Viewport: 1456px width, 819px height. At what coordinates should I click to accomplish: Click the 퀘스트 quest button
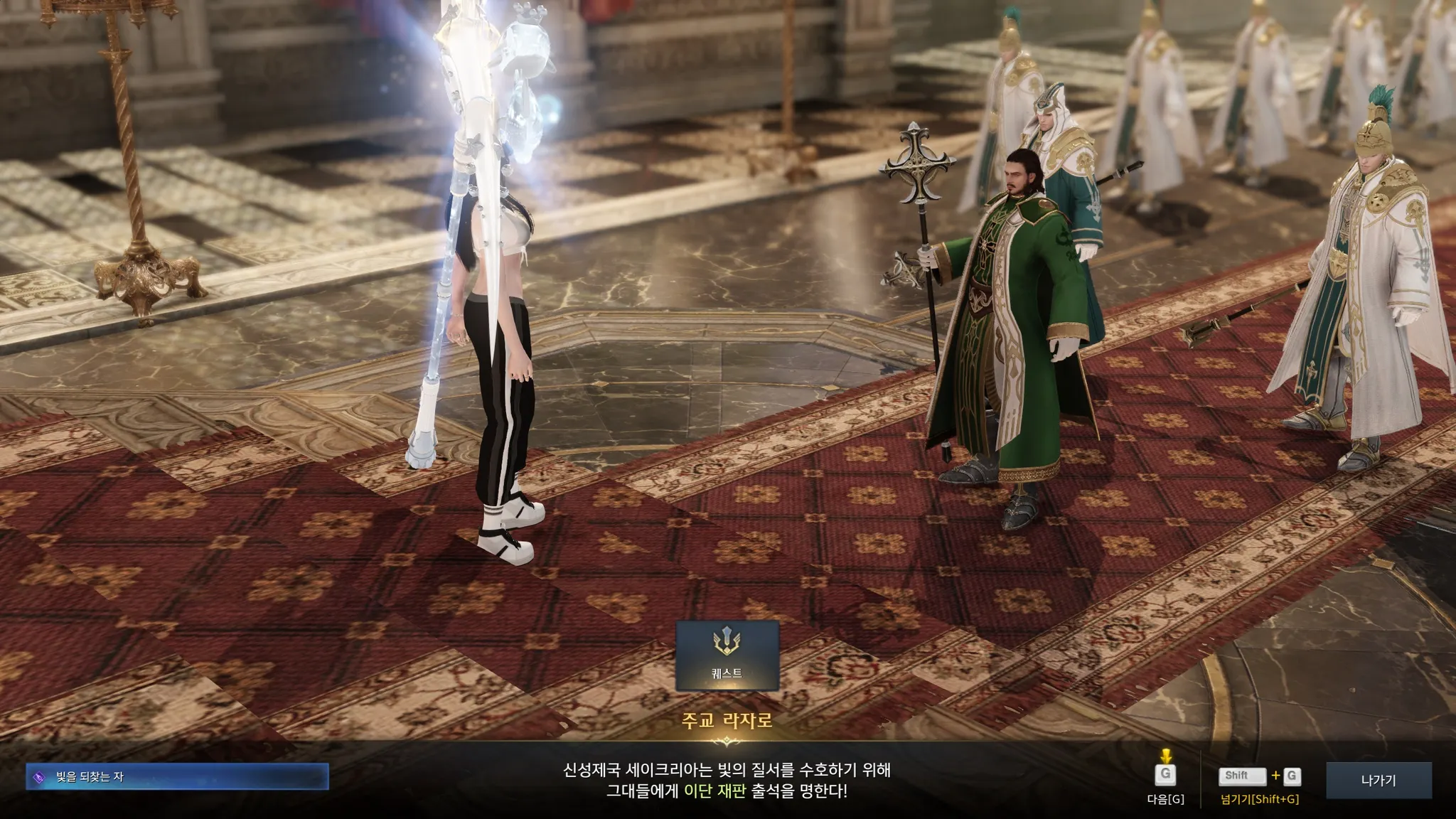(x=727, y=655)
